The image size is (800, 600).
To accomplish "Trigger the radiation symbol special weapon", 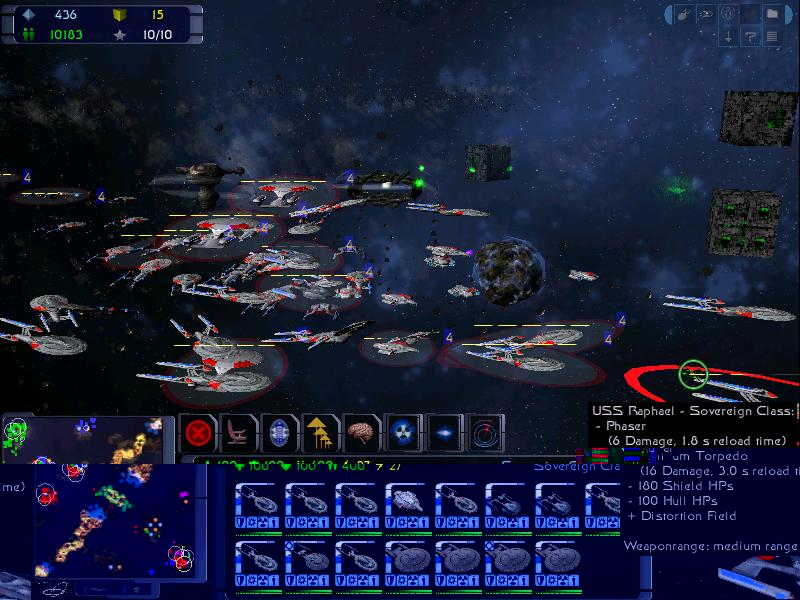I will (x=402, y=435).
